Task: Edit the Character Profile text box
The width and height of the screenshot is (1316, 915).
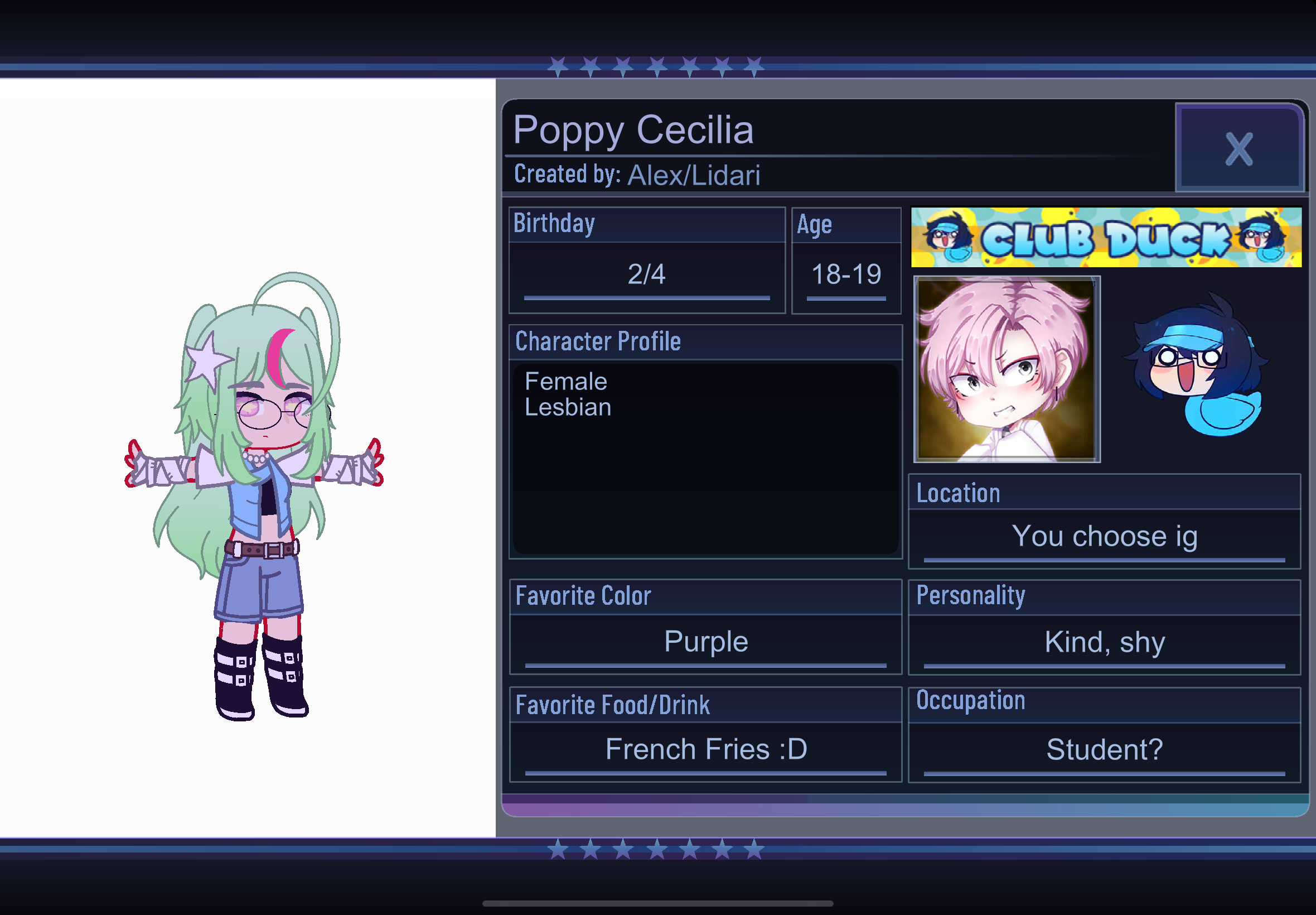Action: click(x=705, y=458)
